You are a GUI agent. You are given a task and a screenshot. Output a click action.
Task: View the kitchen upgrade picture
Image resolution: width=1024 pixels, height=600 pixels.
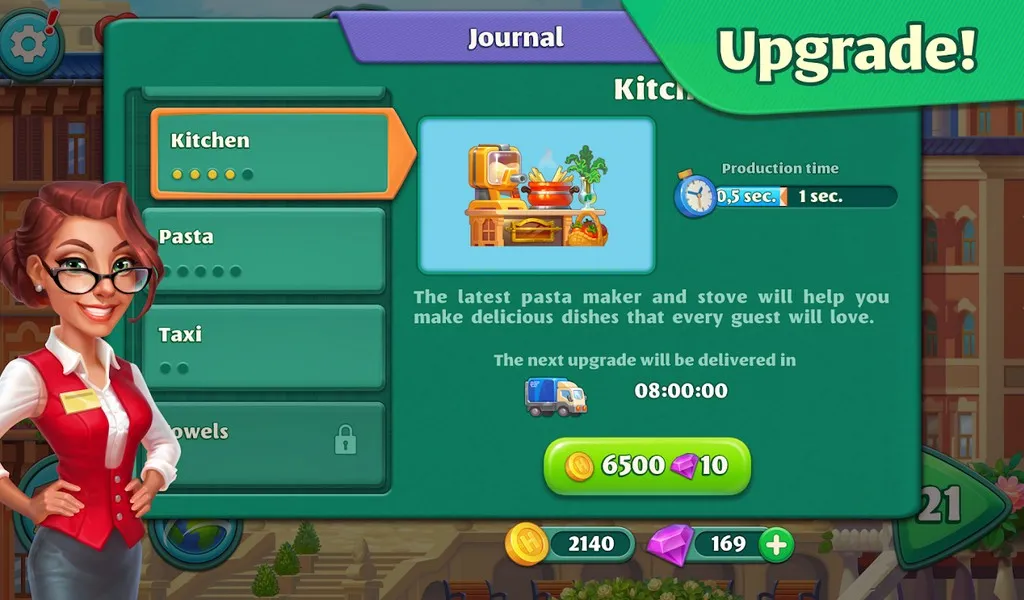(536, 195)
